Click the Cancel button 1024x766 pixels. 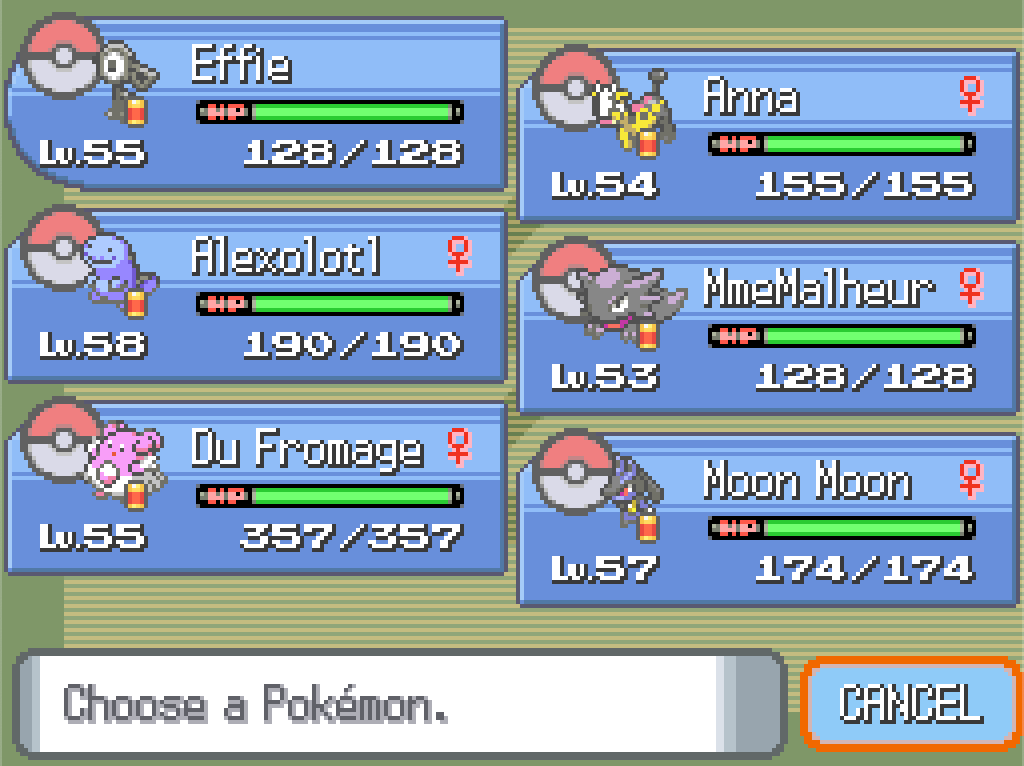click(x=910, y=703)
